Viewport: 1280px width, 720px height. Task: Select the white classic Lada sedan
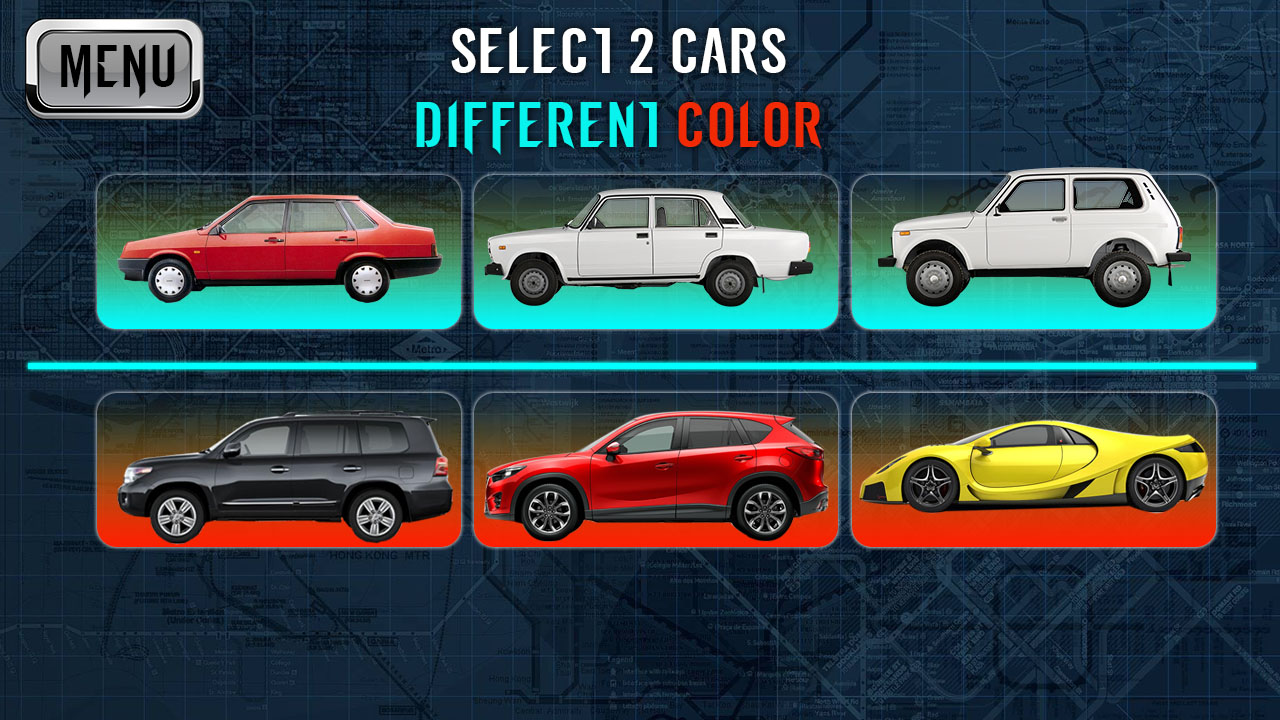pos(650,250)
